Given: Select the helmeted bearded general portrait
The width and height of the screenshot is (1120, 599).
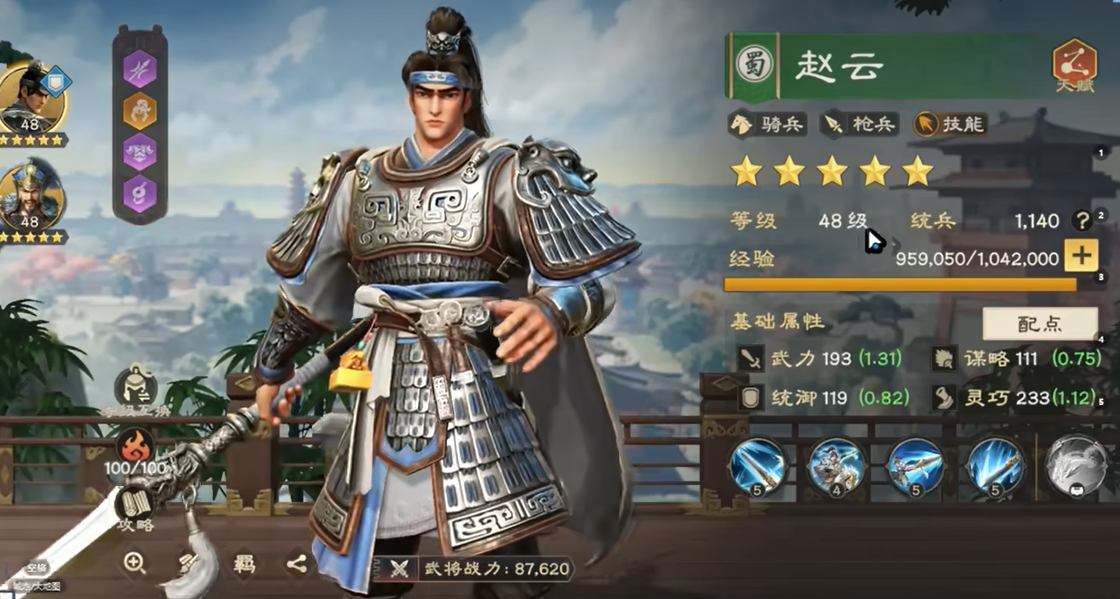Looking at the screenshot, I should pos(30,195).
